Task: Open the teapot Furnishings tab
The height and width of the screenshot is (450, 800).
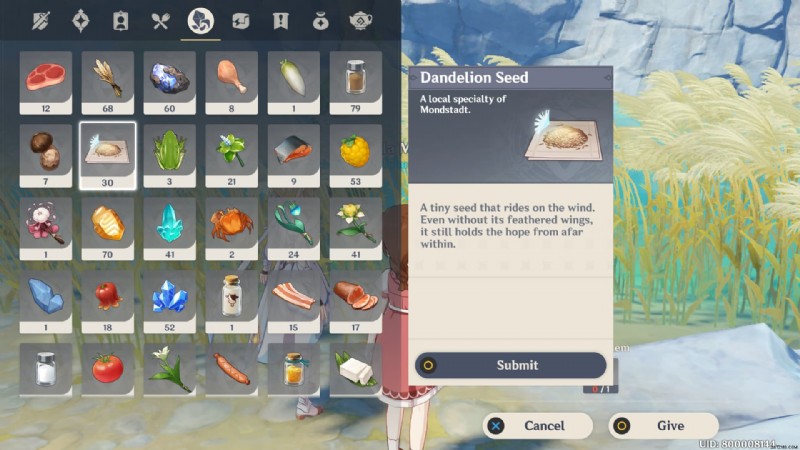Action: coord(360,20)
